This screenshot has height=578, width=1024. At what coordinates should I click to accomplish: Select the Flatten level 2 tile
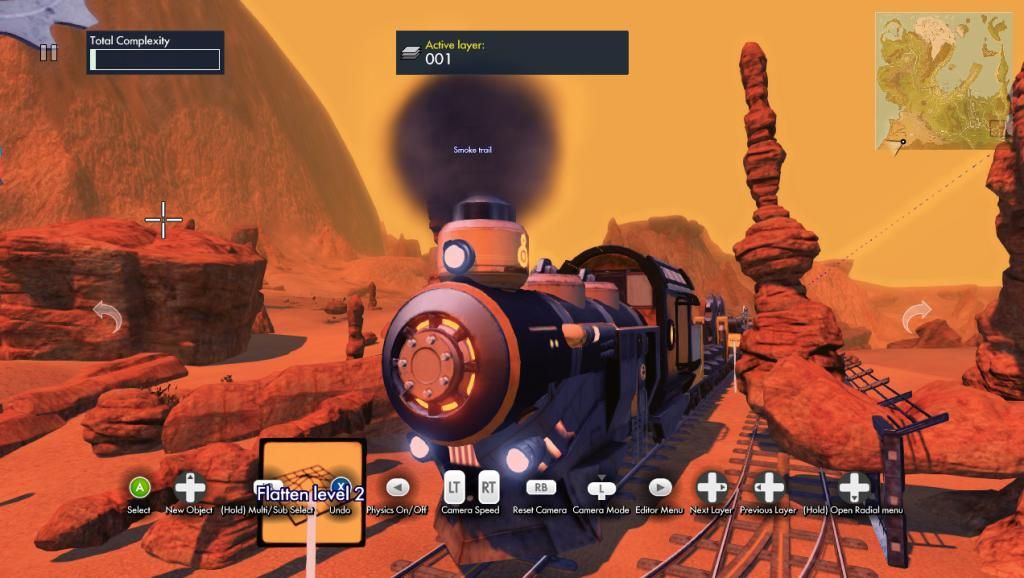pos(311,492)
